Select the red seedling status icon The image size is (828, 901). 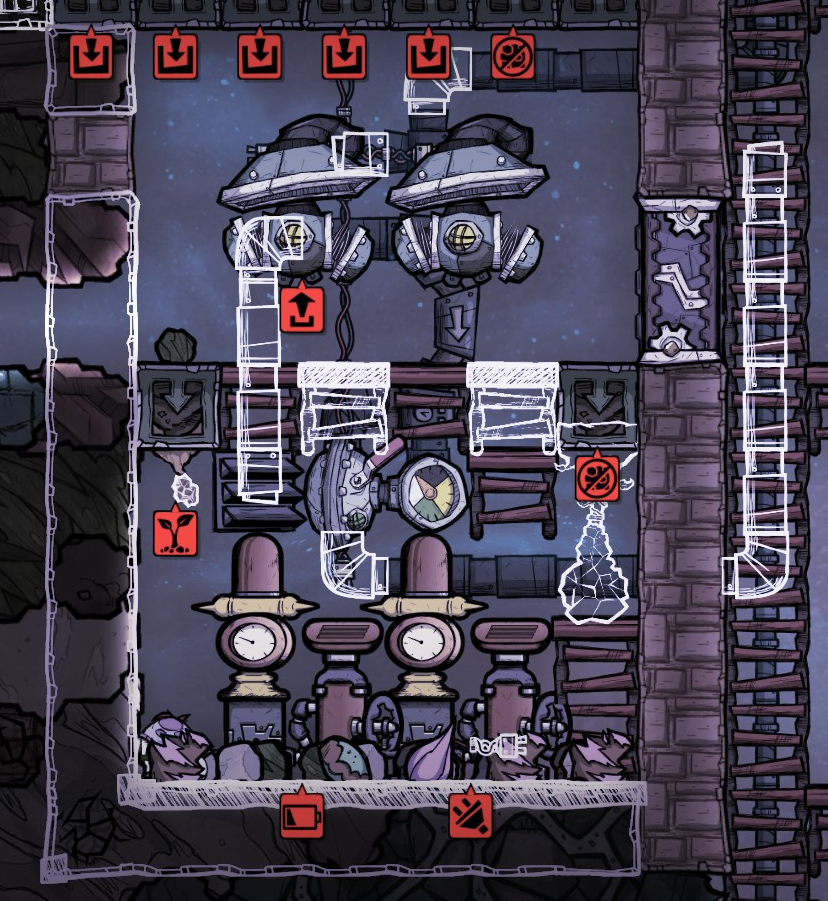174,533
